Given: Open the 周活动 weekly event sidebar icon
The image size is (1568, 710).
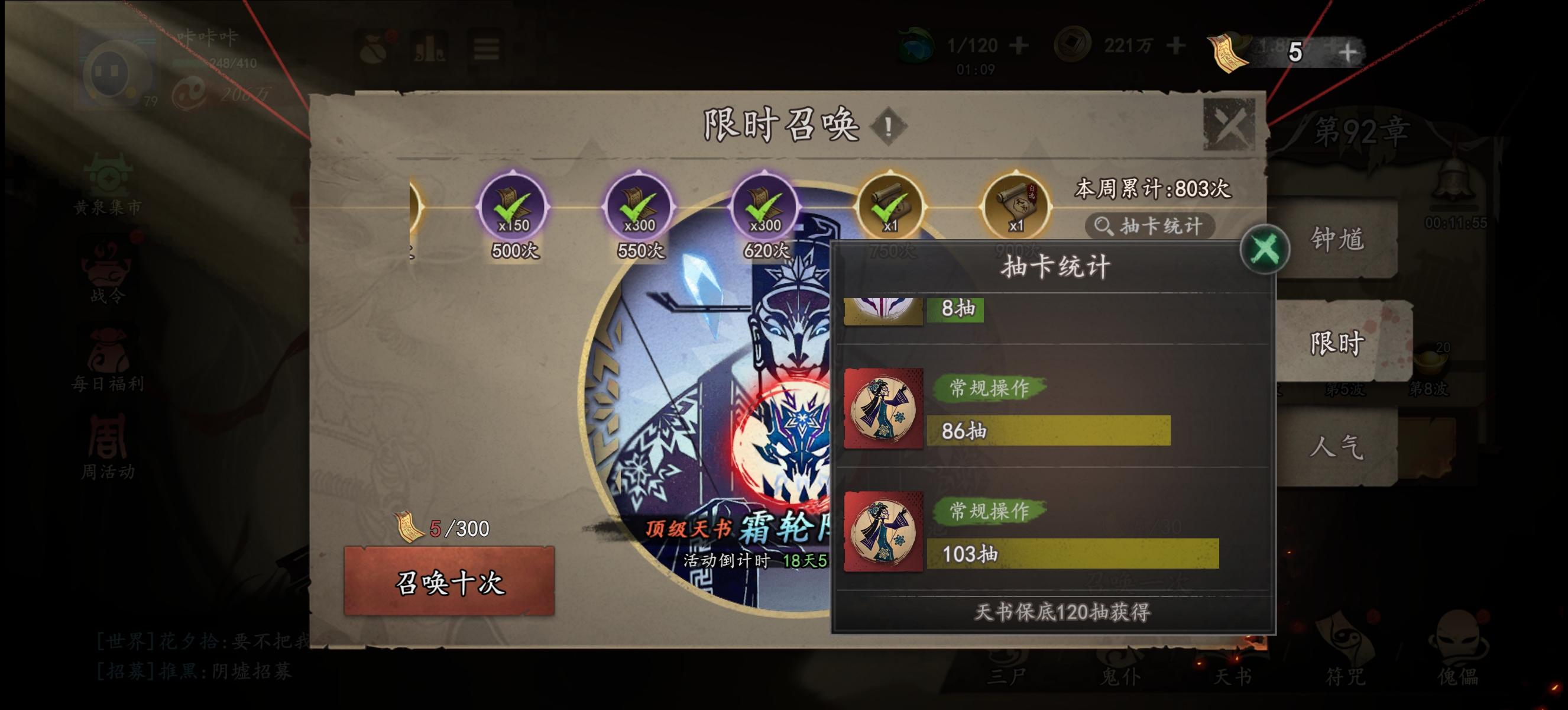Looking at the screenshot, I should pos(106,441).
